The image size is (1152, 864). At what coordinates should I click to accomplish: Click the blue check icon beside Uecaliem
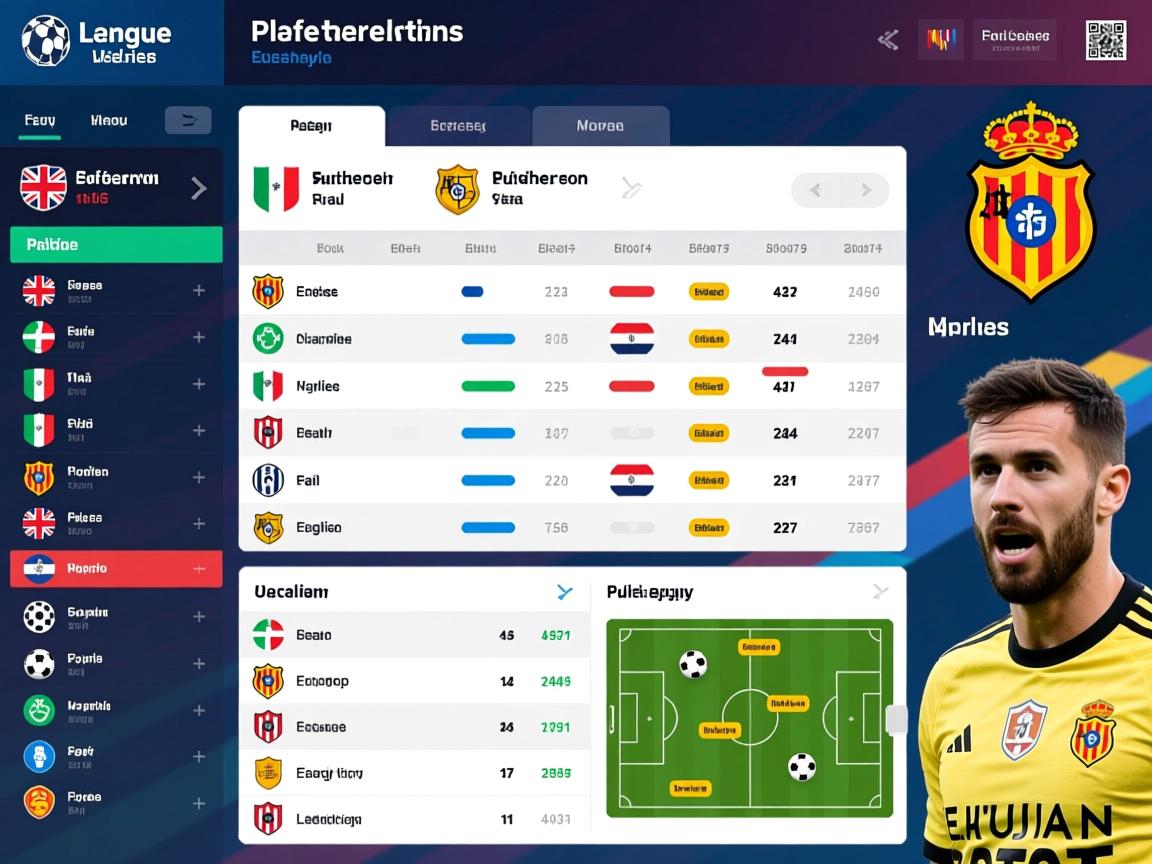(x=565, y=592)
